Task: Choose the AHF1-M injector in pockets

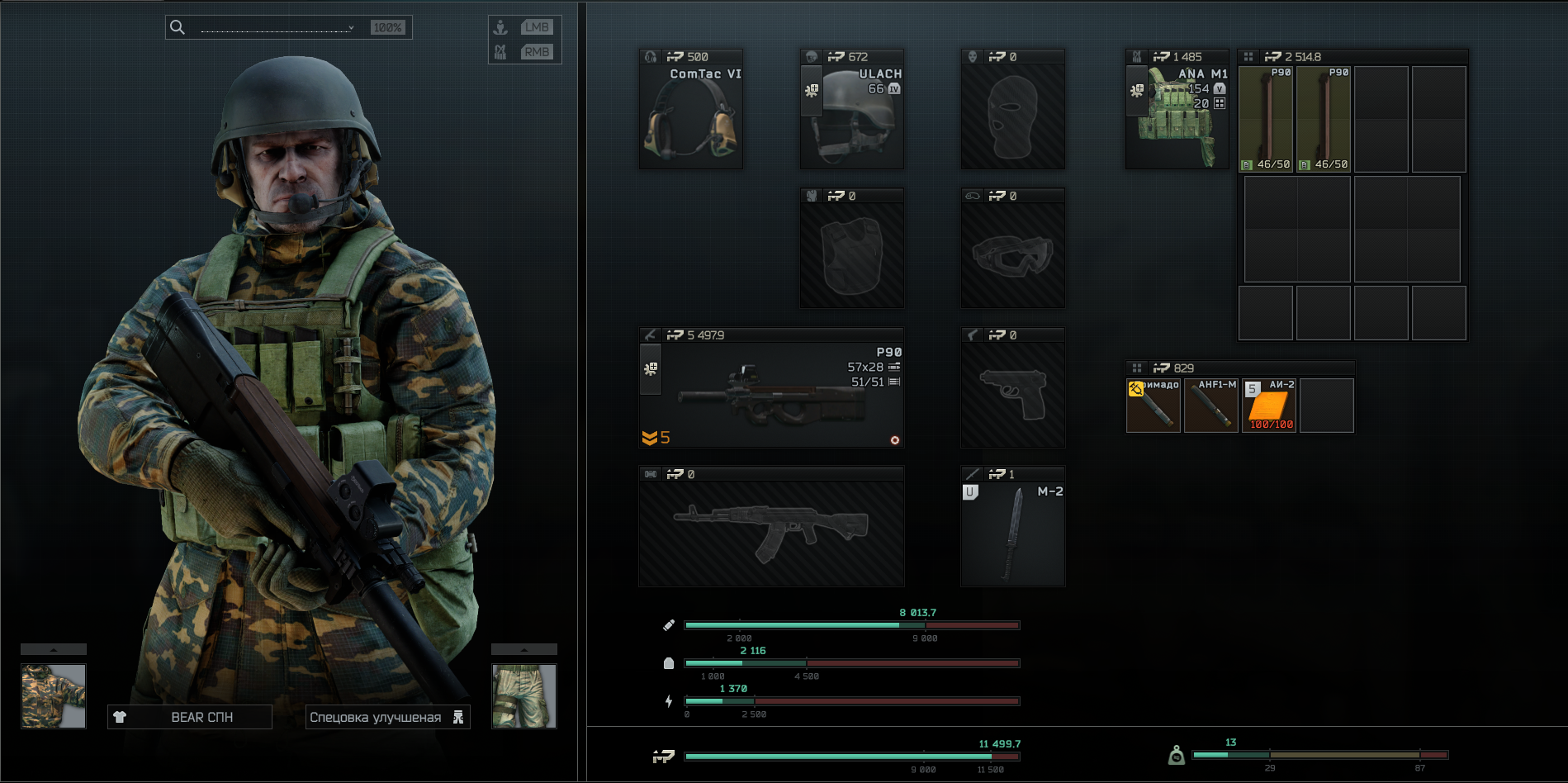Action: pos(1211,406)
